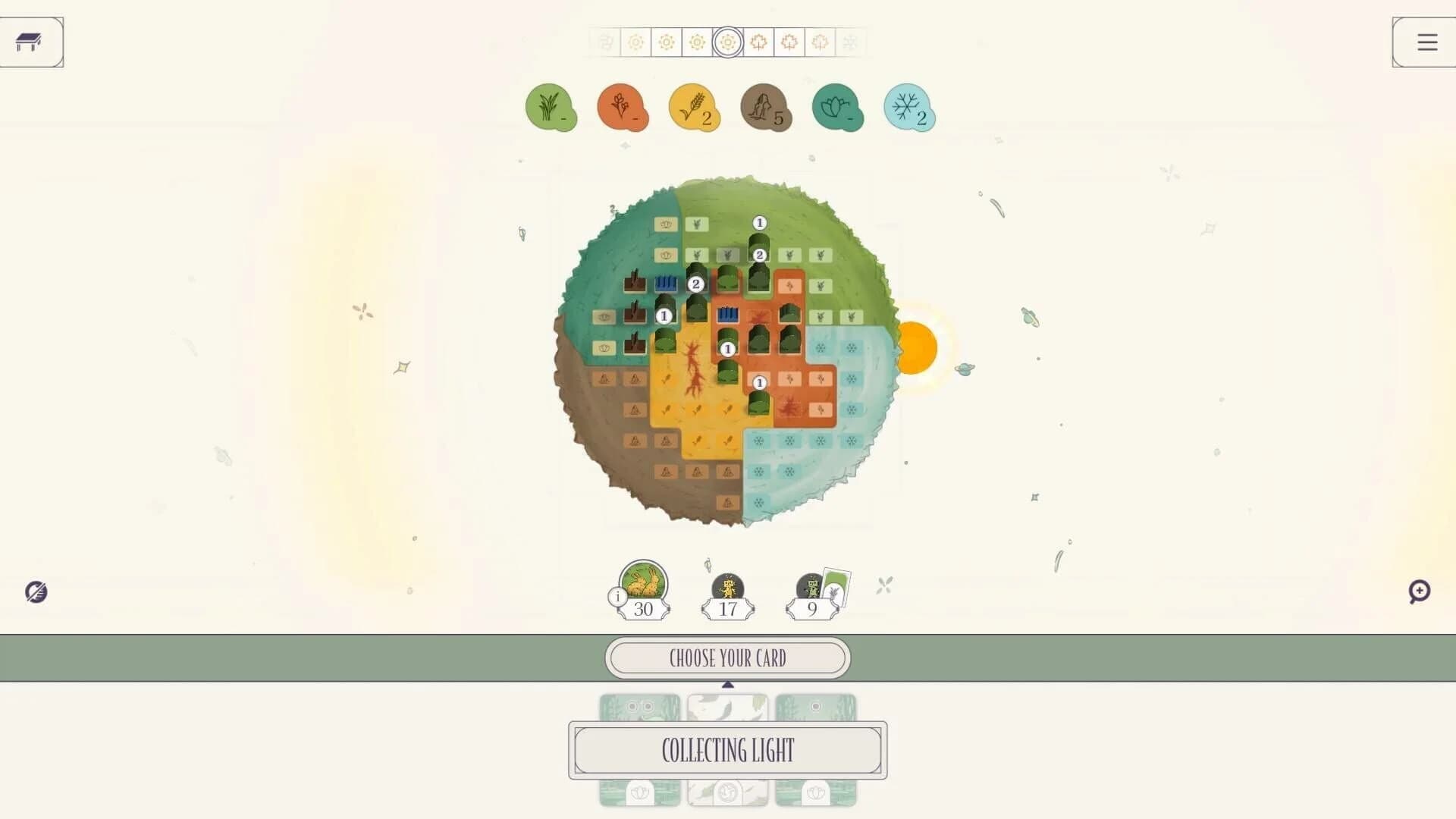Screen dimensions: 1456x819
Task: Select the orange tulip flower token
Action: 623,108
